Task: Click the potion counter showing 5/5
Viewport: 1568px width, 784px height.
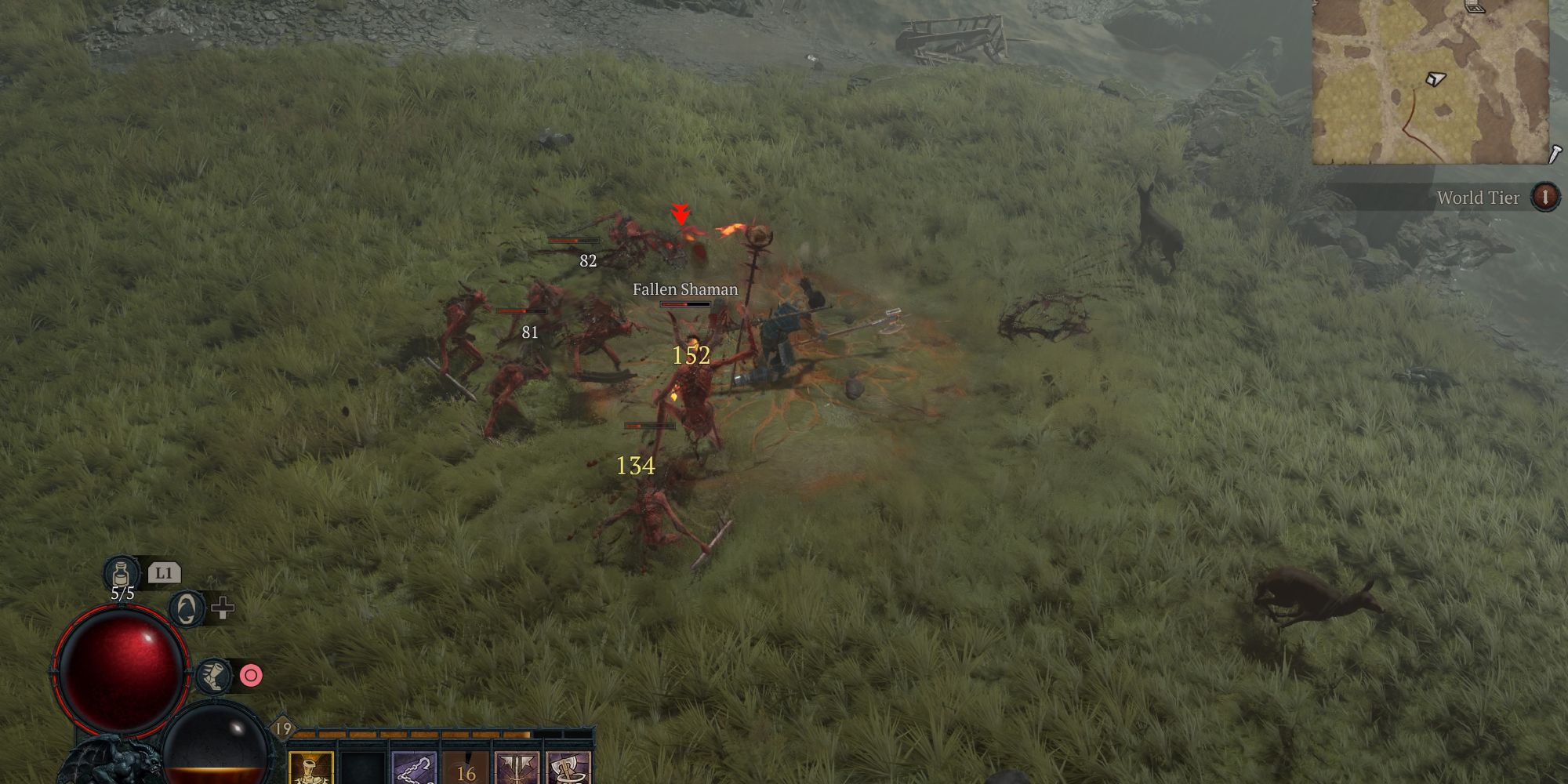Action: pos(122,593)
